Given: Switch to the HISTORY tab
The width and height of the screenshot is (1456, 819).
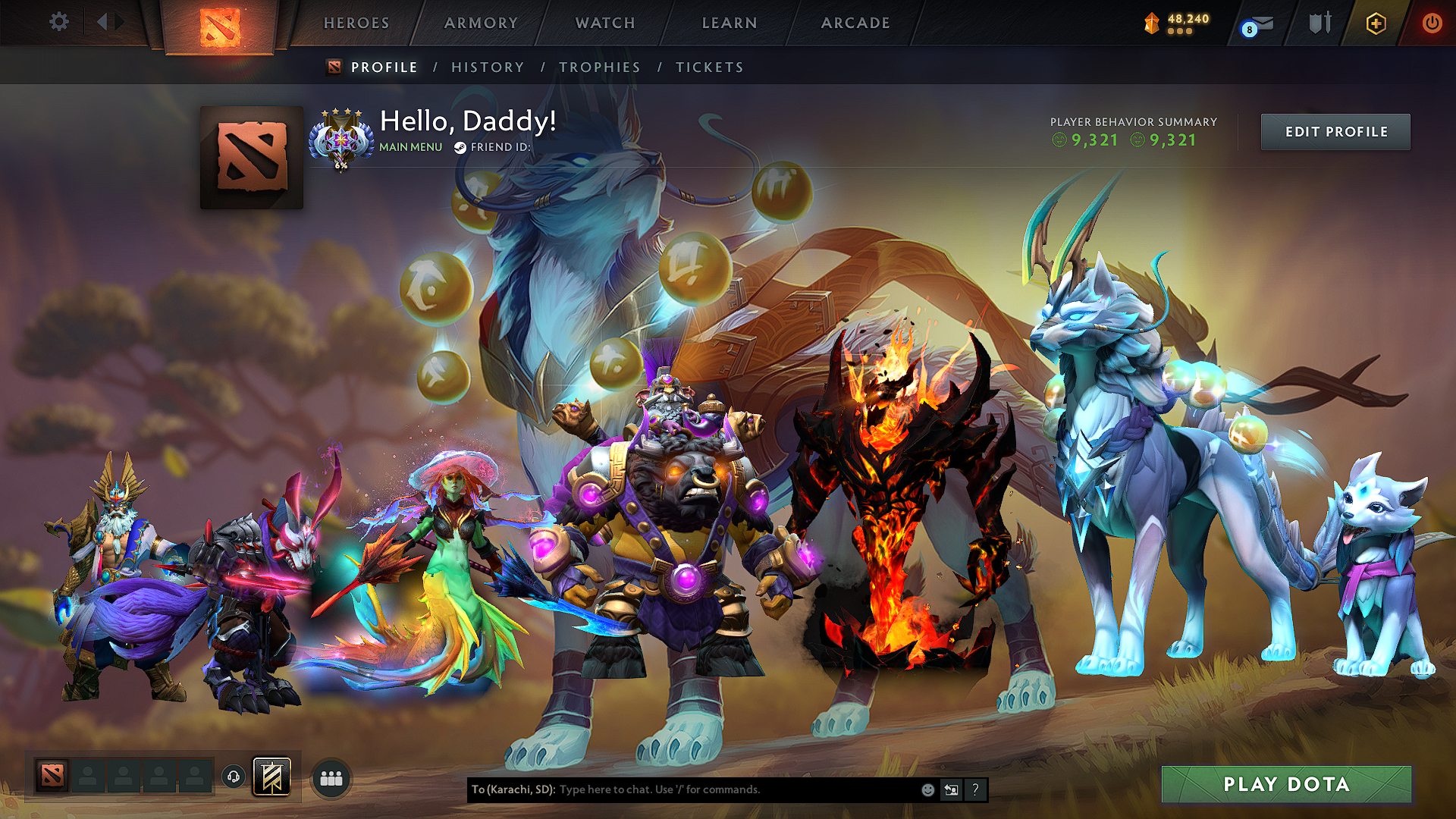Looking at the screenshot, I should click(488, 67).
